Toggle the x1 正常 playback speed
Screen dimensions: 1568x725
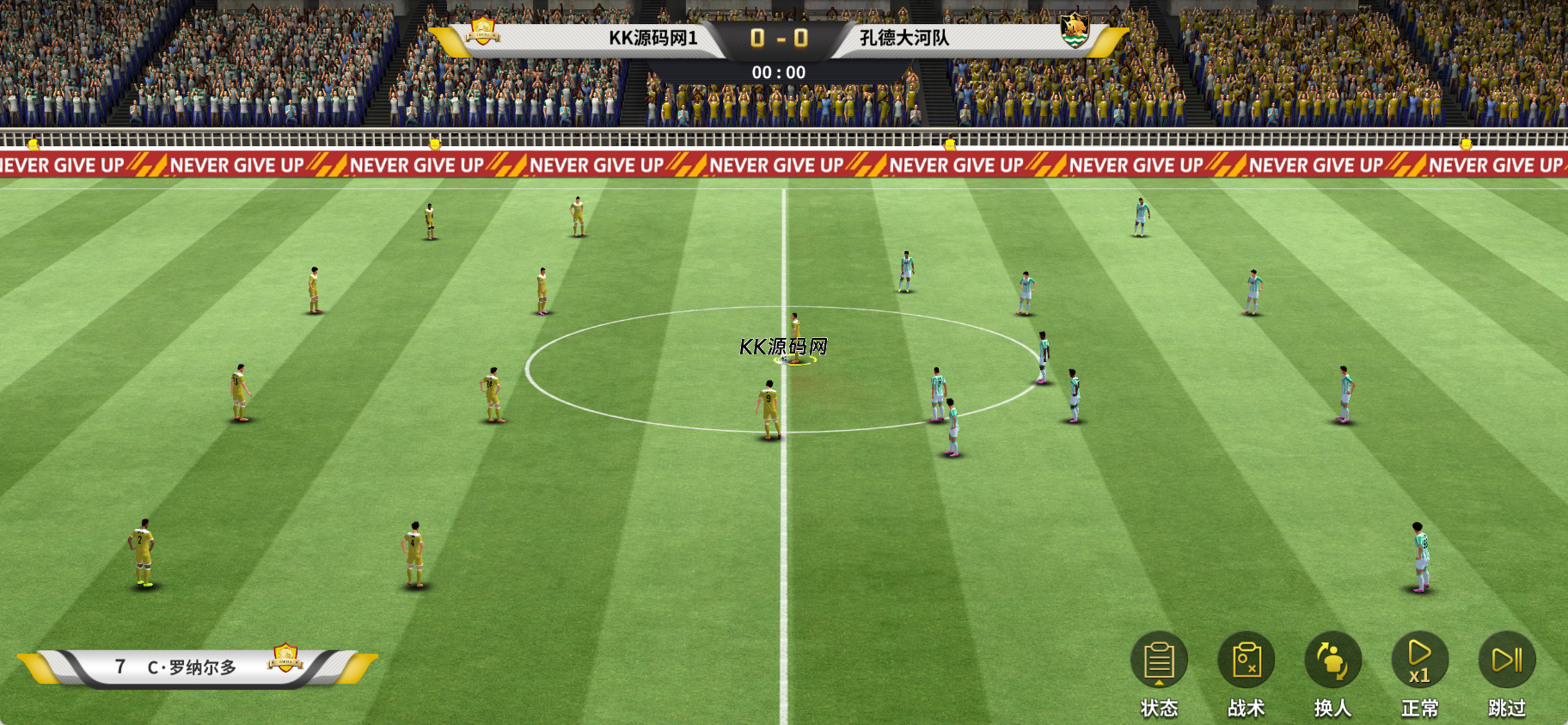coord(1420,660)
